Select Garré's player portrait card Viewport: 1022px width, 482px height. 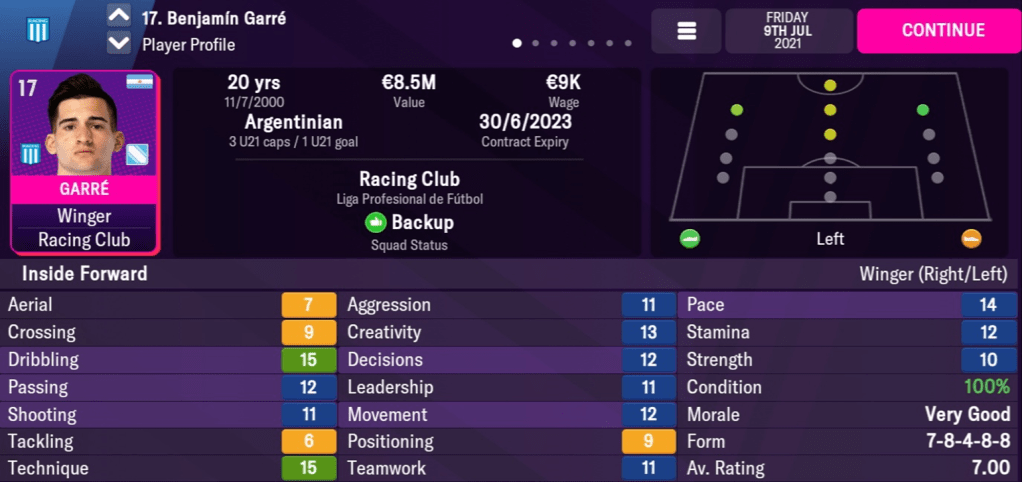[x=85, y=162]
